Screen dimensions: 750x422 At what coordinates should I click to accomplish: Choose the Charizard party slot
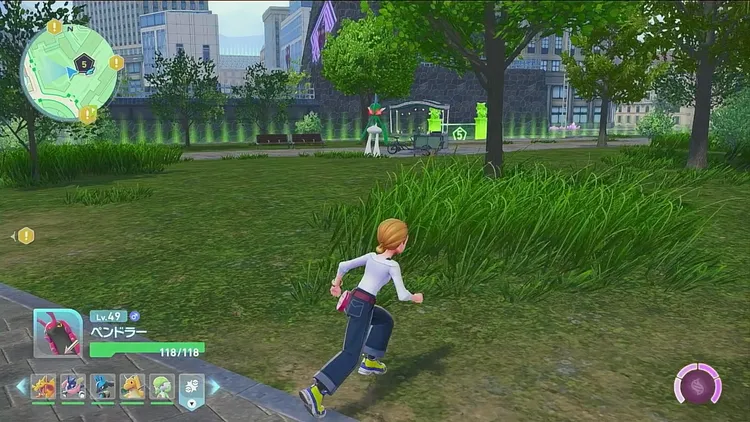click(43, 387)
